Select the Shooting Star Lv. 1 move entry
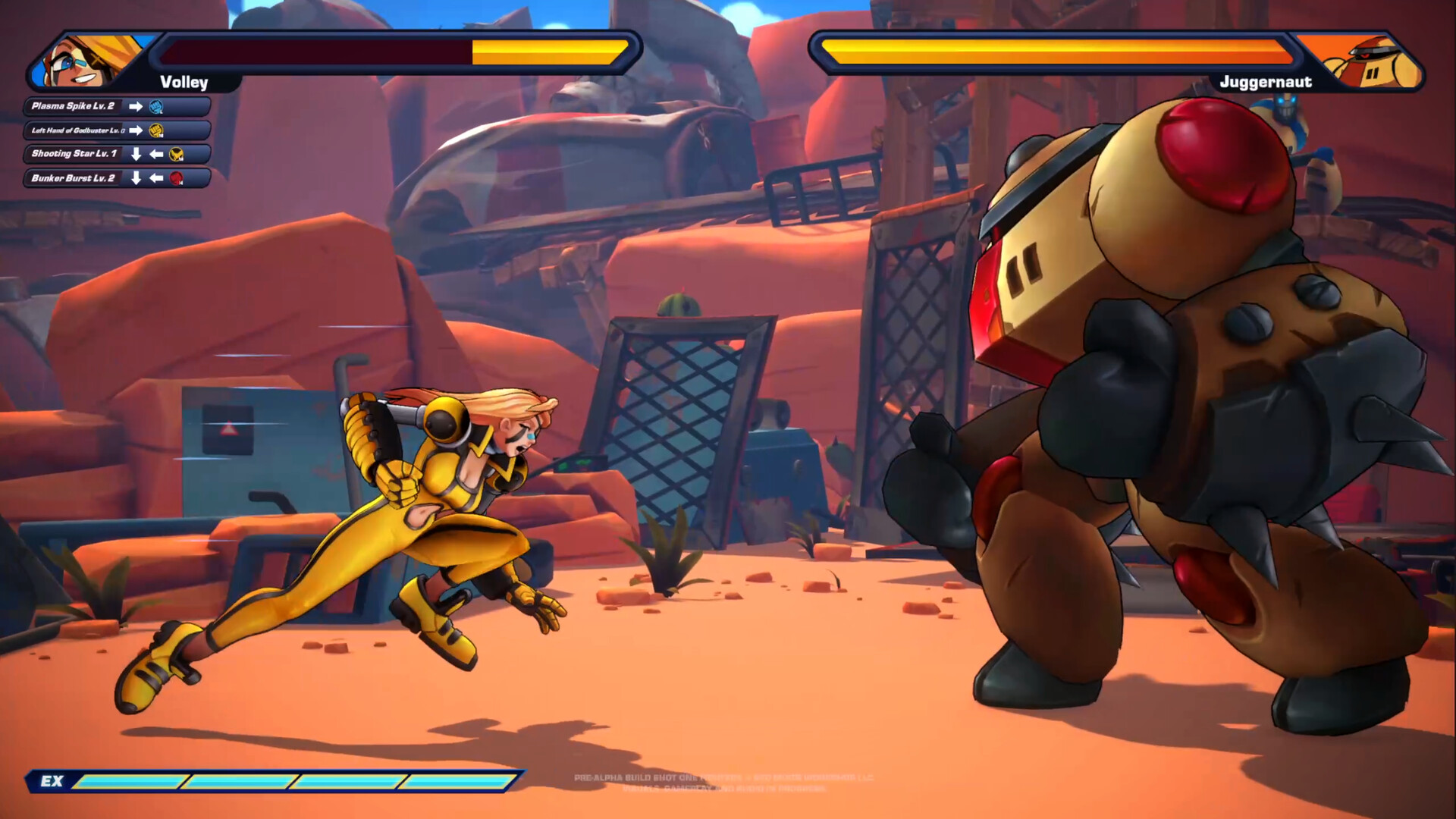1456x819 pixels. pyautogui.click(x=76, y=155)
